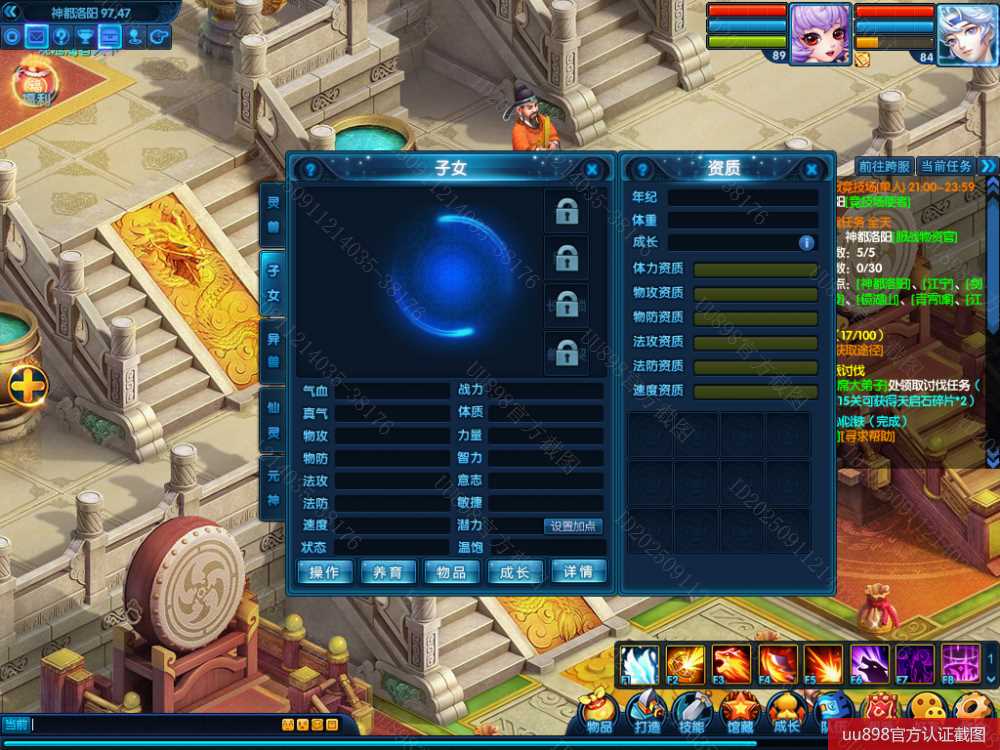Activate the F1 ice wings skill
1000x750 pixels.
point(638,664)
